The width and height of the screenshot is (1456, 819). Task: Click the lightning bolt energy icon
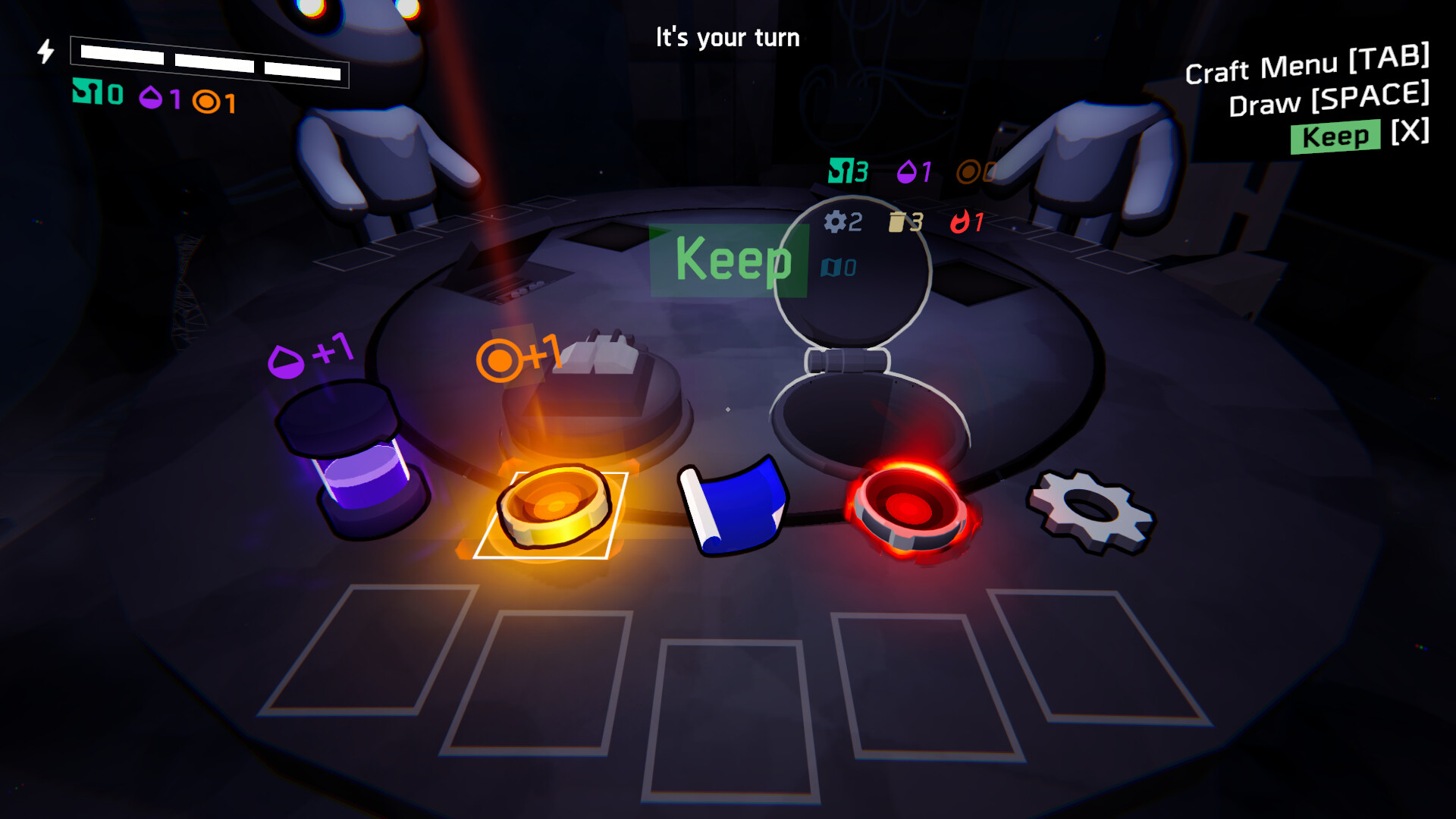tap(45, 52)
